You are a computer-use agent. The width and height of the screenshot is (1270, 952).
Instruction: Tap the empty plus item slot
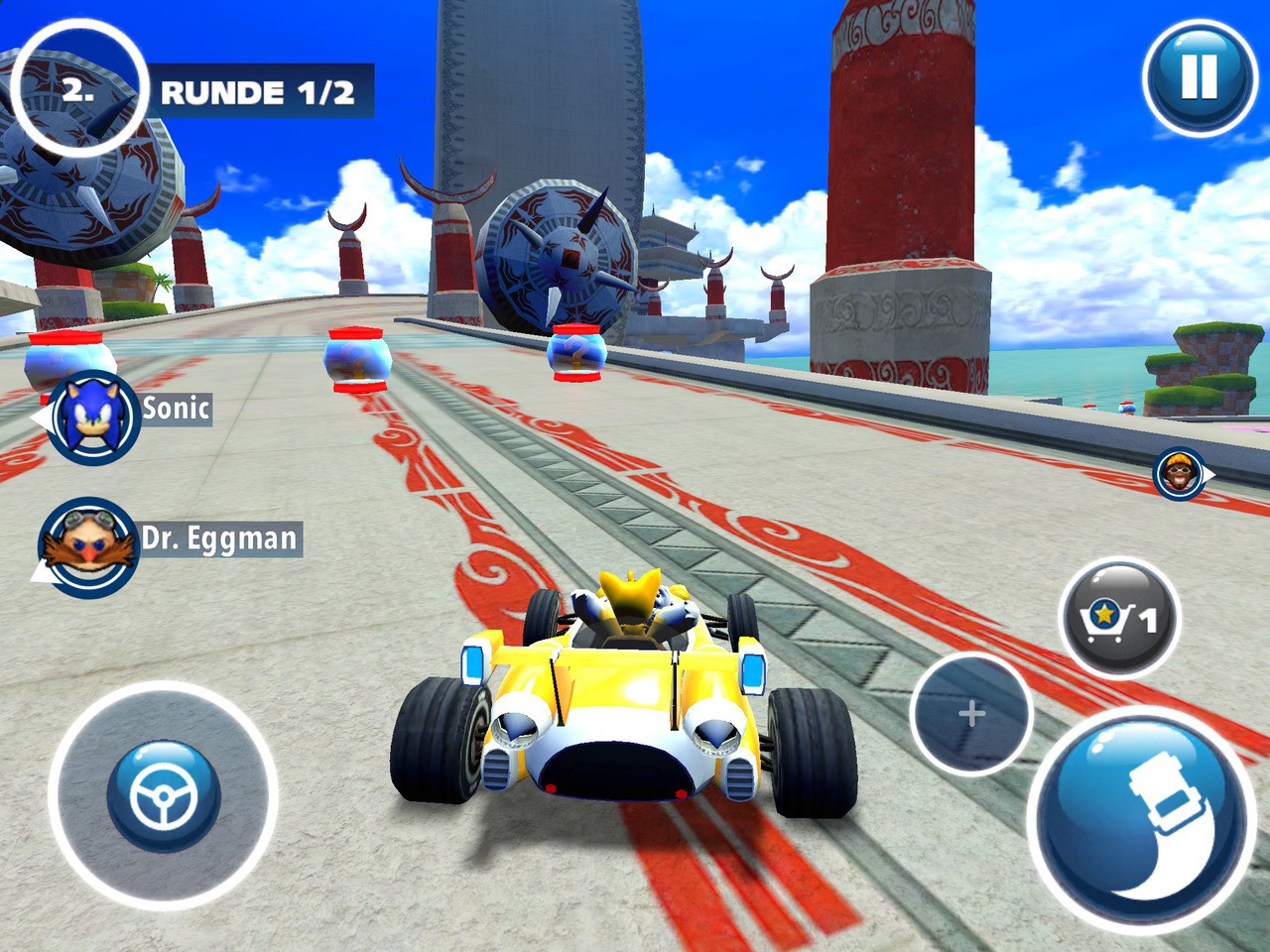[x=971, y=713]
